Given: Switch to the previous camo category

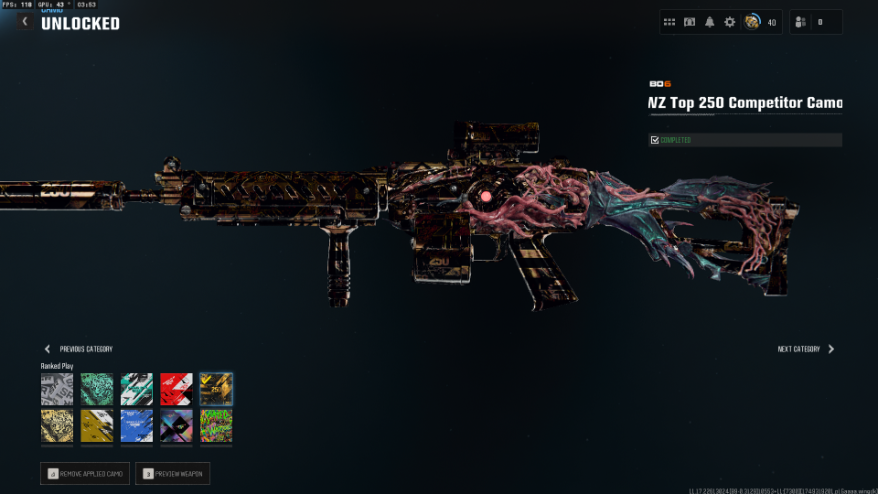Looking at the screenshot, I should point(47,349).
